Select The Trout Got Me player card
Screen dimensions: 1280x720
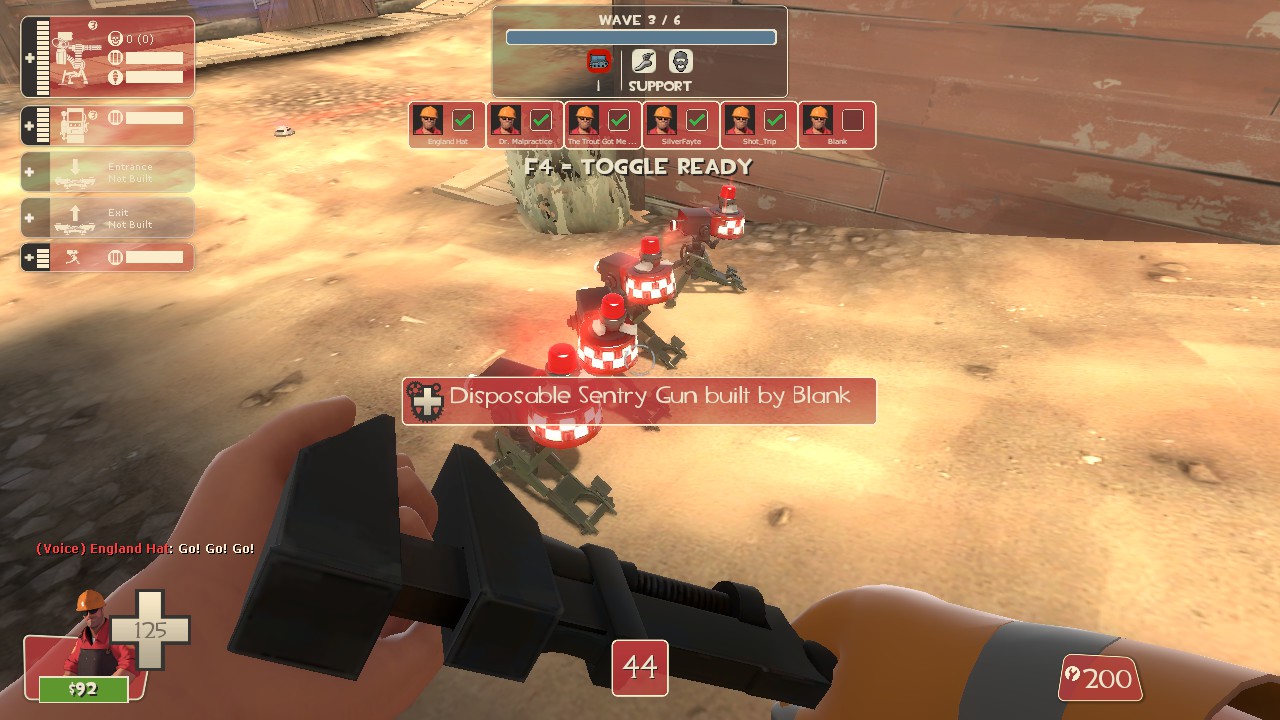603,125
